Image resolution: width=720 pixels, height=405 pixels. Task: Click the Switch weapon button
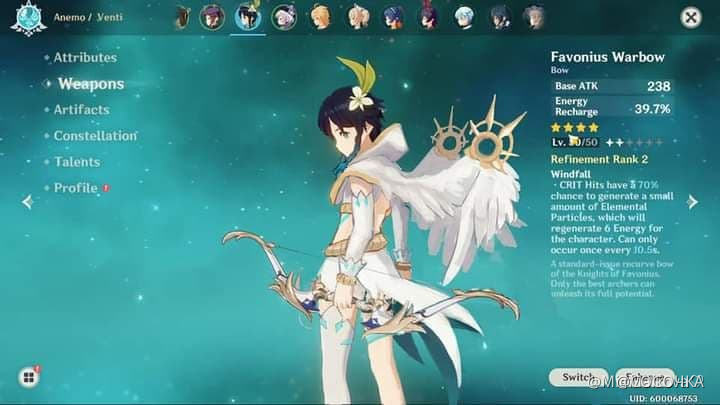click(x=578, y=377)
